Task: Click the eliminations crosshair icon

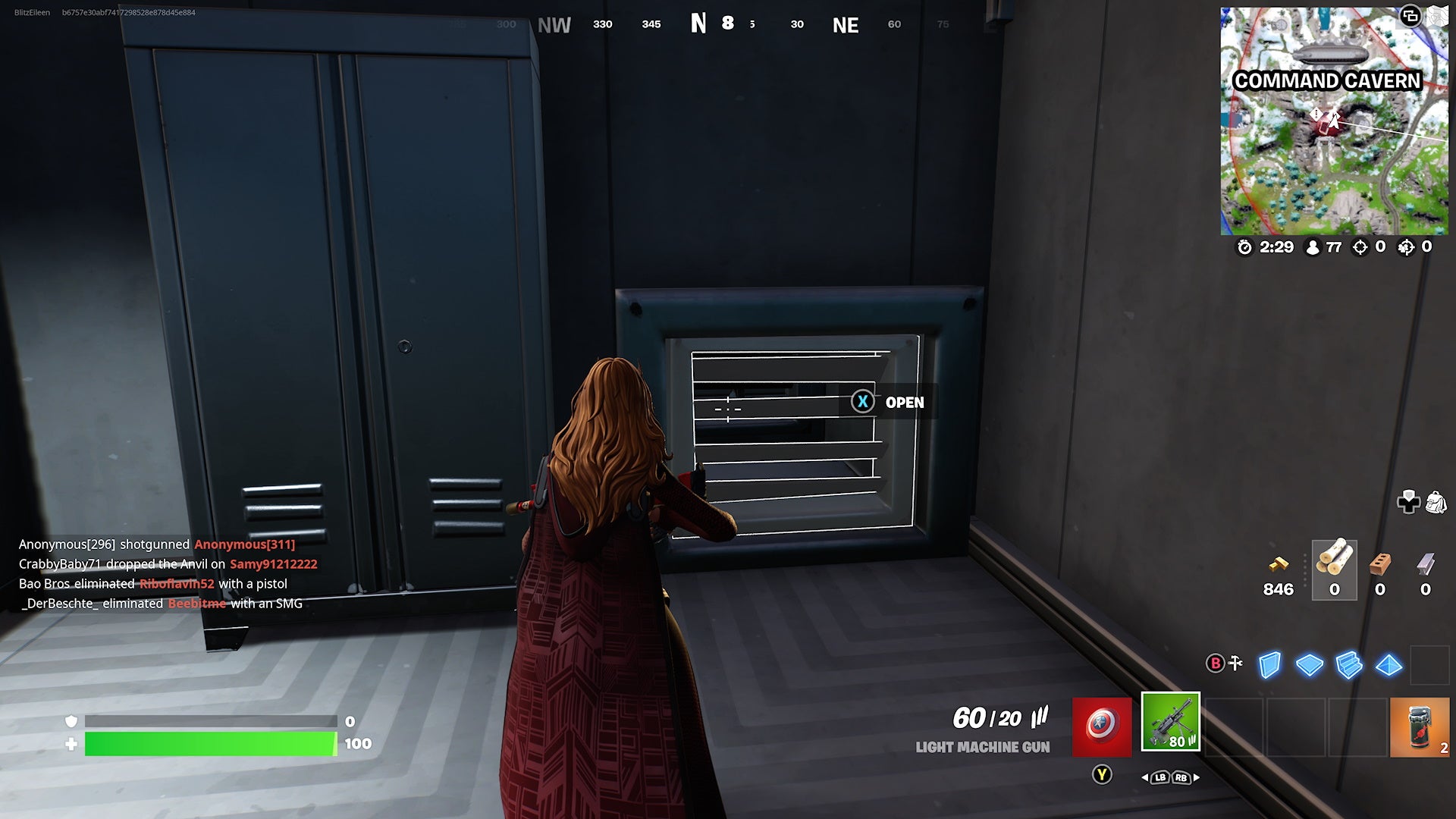Action: (x=1360, y=247)
